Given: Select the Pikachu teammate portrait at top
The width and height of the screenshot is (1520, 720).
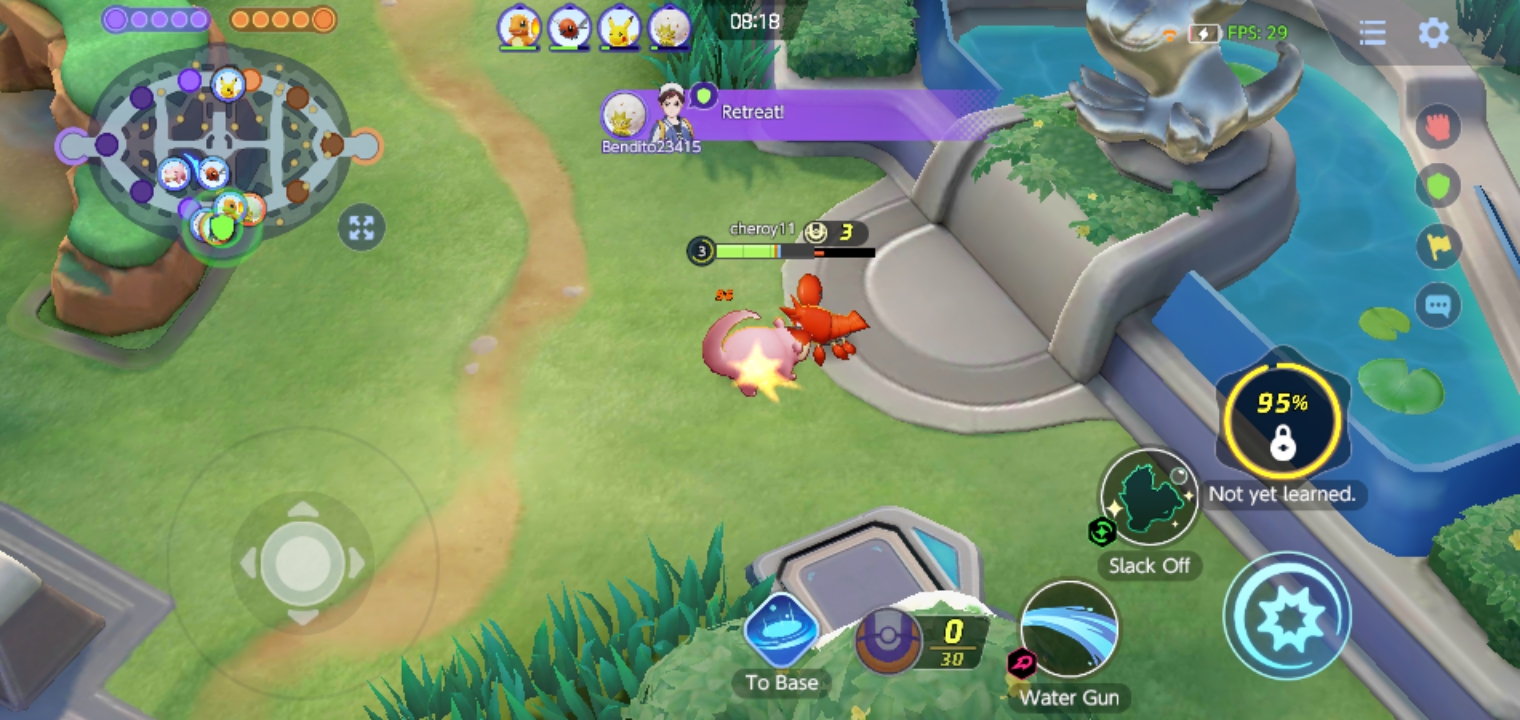Looking at the screenshot, I should (x=619, y=28).
